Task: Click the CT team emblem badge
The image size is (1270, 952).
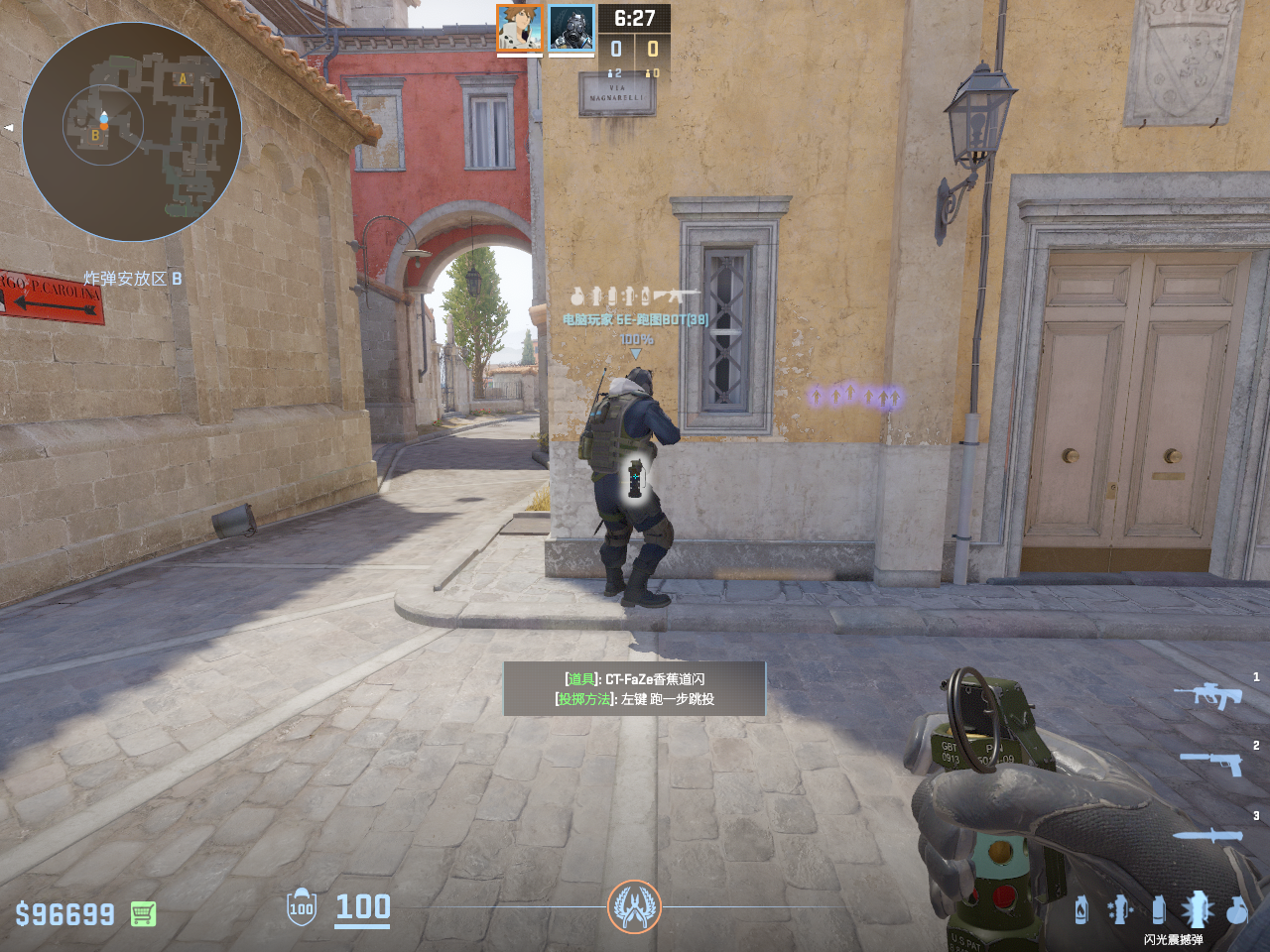Action: click(x=634, y=906)
